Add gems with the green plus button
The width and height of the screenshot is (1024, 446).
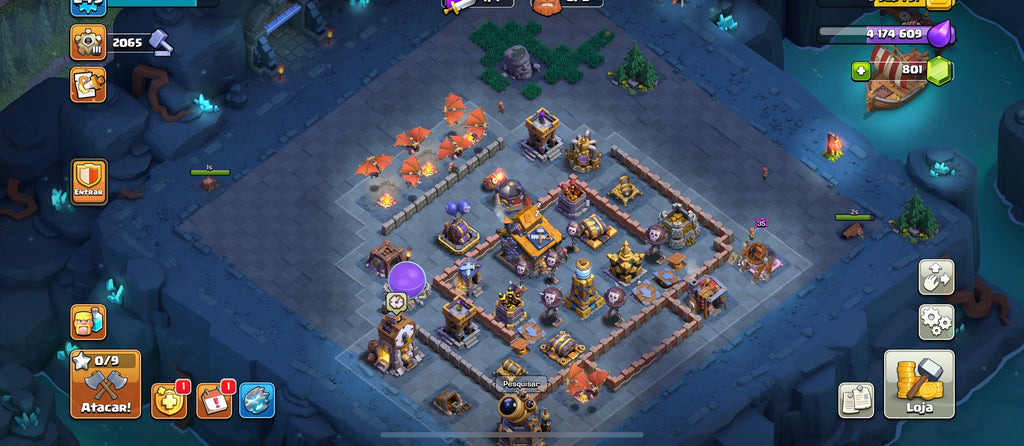pos(861,71)
